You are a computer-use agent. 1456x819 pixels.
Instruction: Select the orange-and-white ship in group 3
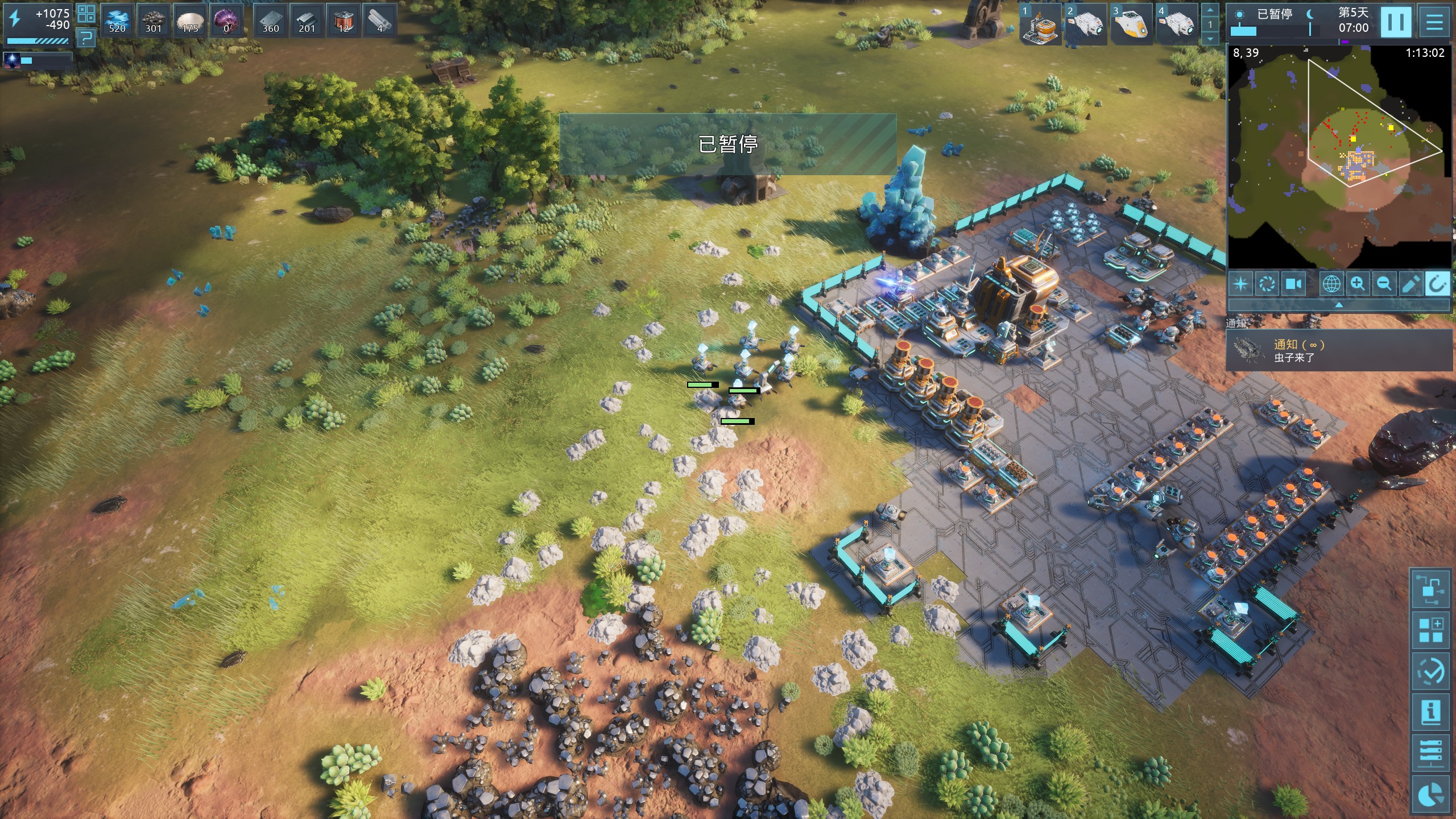(1131, 24)
